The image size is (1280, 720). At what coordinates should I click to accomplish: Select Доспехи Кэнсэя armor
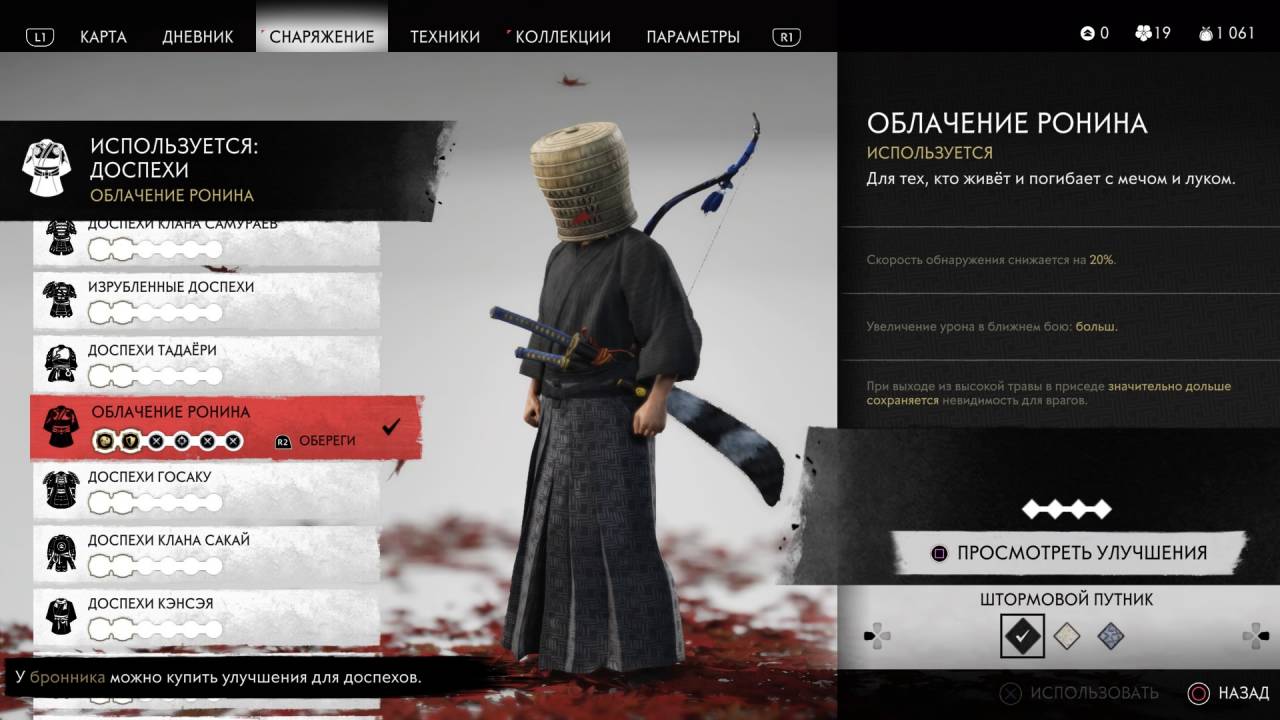point(206,616)
